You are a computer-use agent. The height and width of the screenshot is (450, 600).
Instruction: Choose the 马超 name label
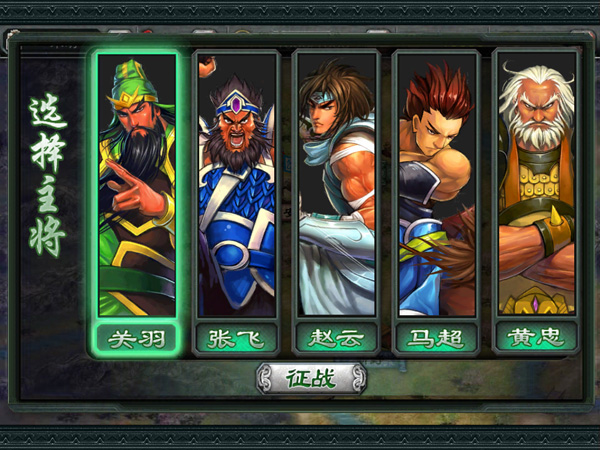click(x=436, y=338)
